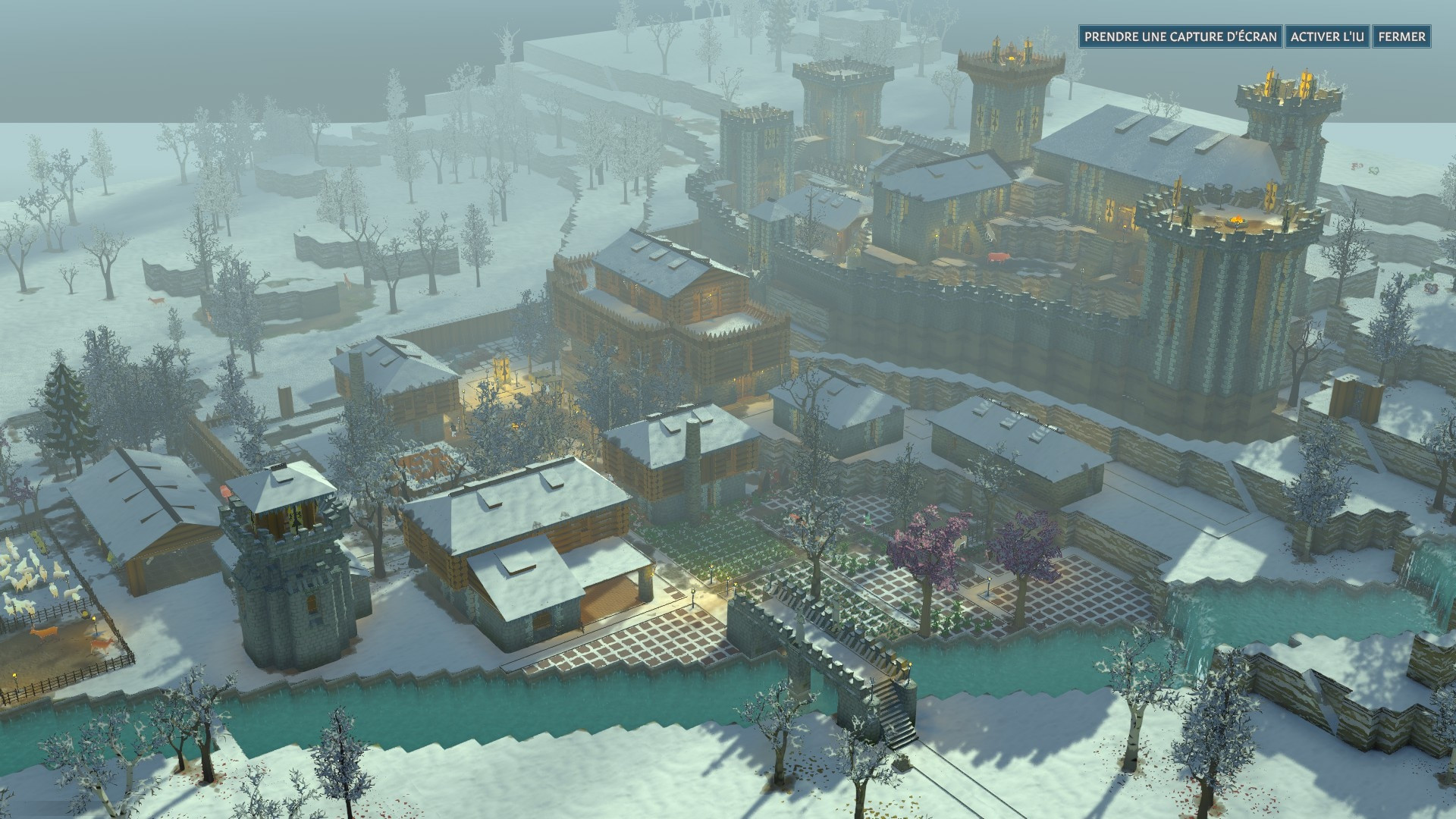Activate the UI with "Activer l'IU"
The height and width of the screenshot is (819, 1456).
click(x=1326, y=36)
